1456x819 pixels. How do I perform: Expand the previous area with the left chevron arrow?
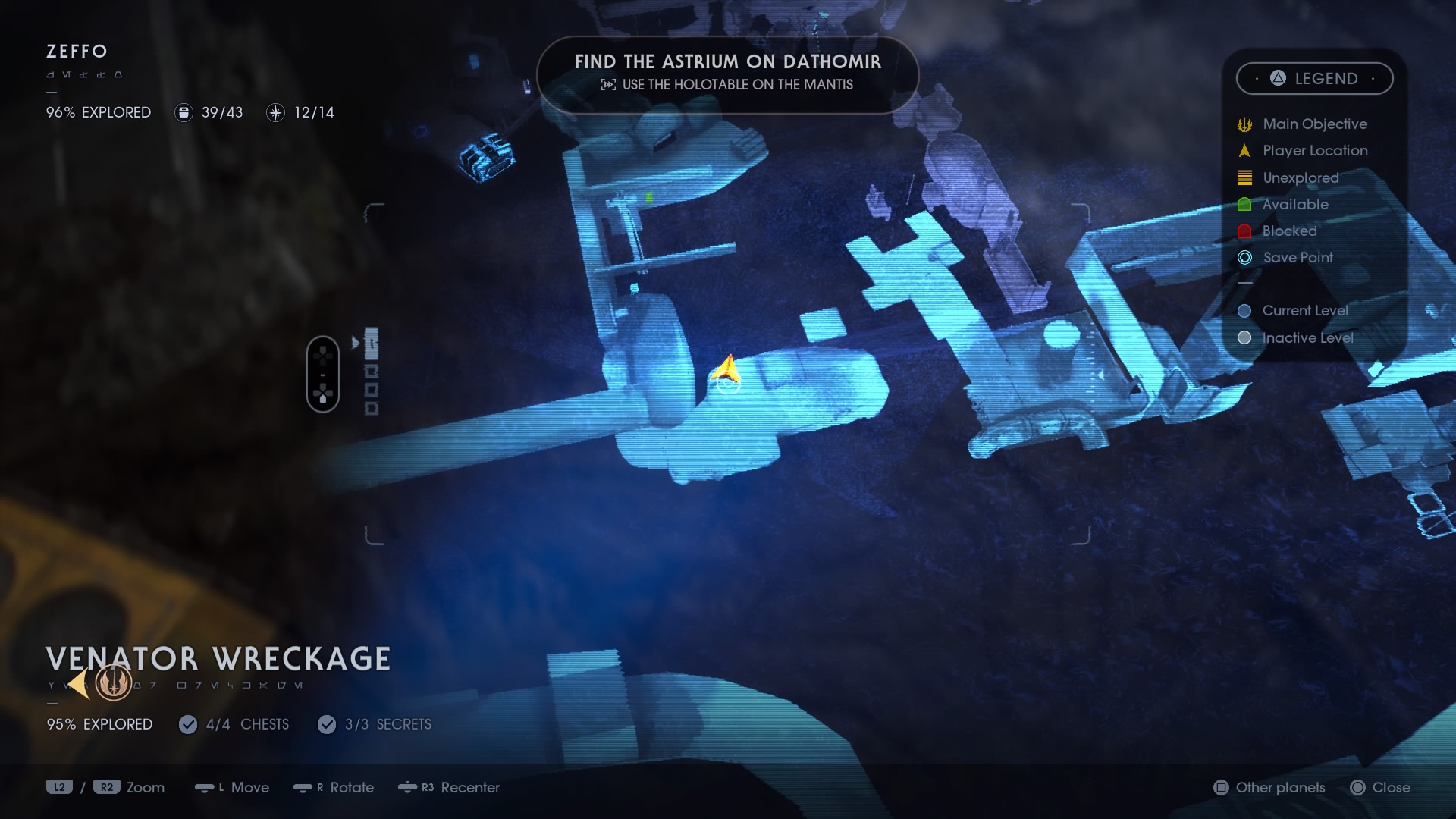point(78,683)
